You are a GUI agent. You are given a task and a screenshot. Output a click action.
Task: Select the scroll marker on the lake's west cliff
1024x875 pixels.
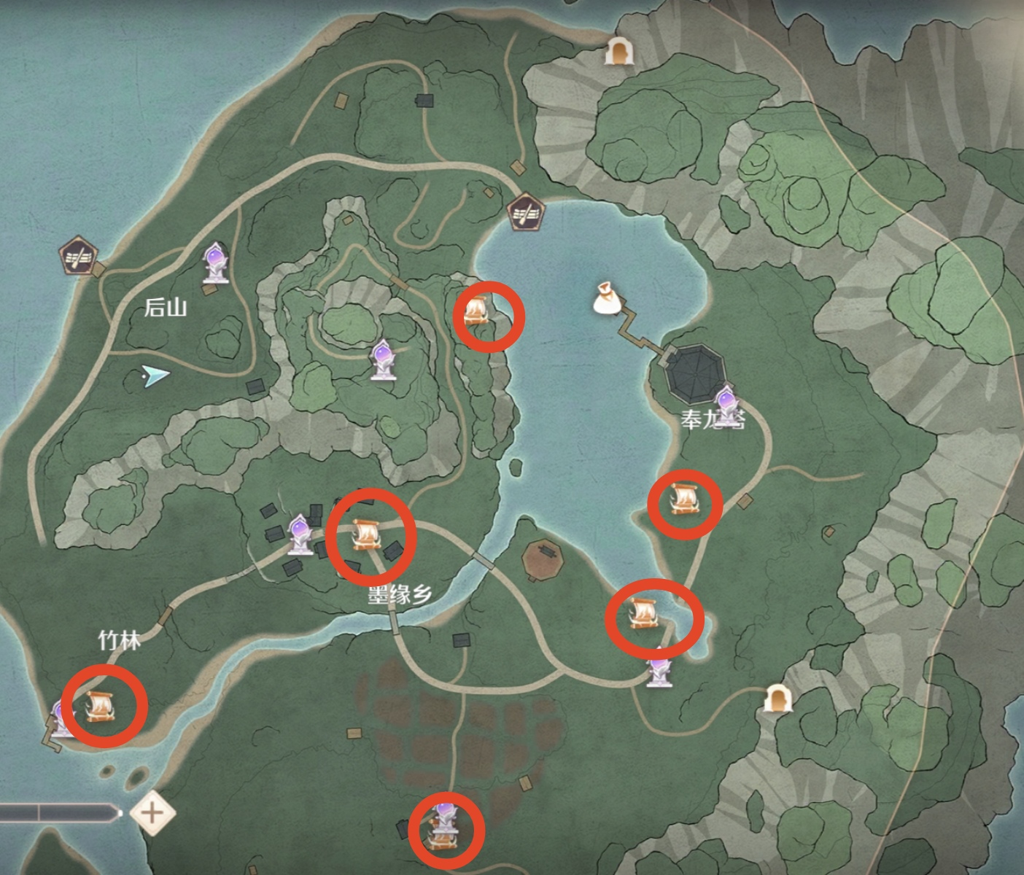point(476,311)
